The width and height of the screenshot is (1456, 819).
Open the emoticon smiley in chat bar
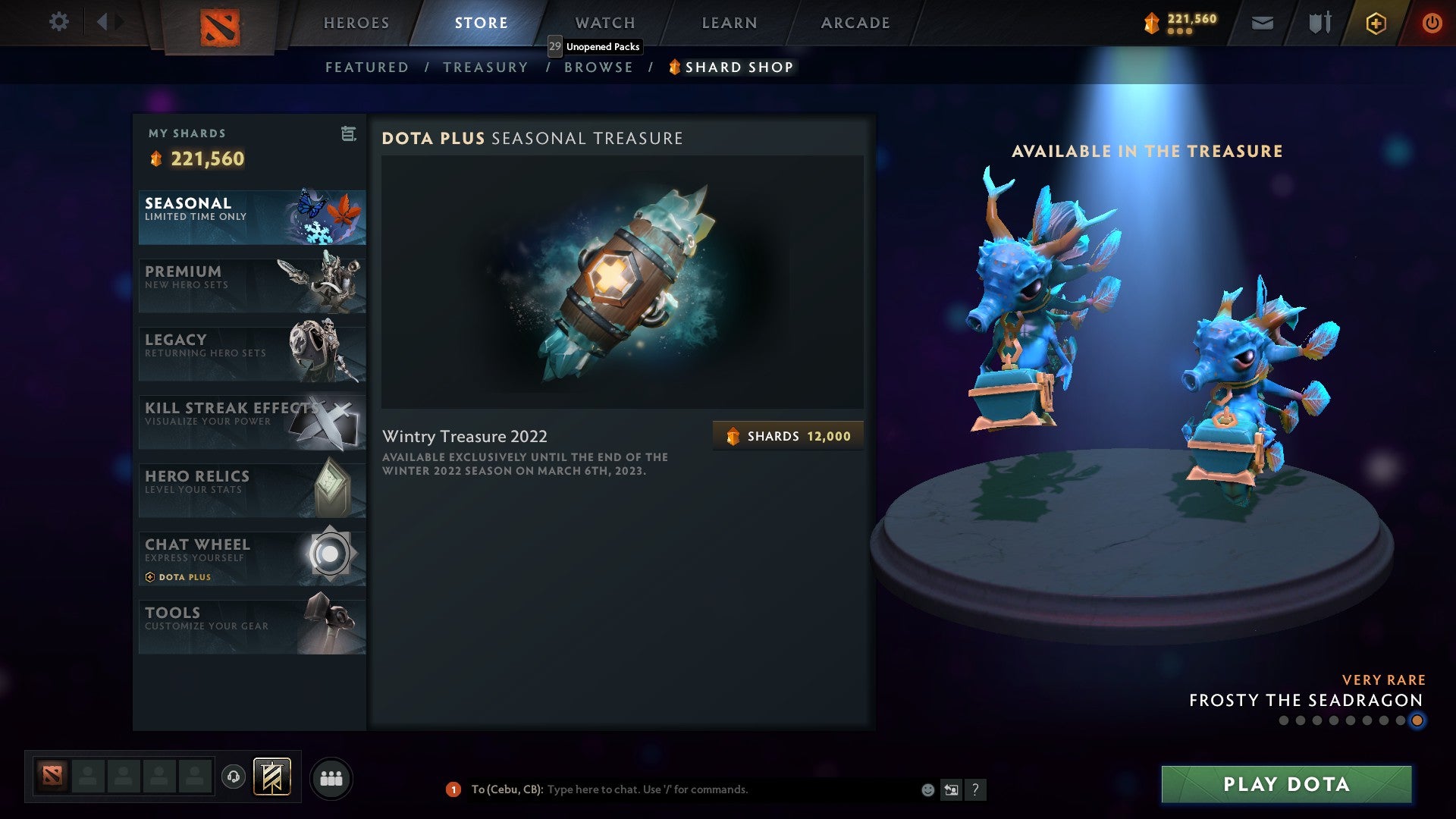[x=927, y=789]
